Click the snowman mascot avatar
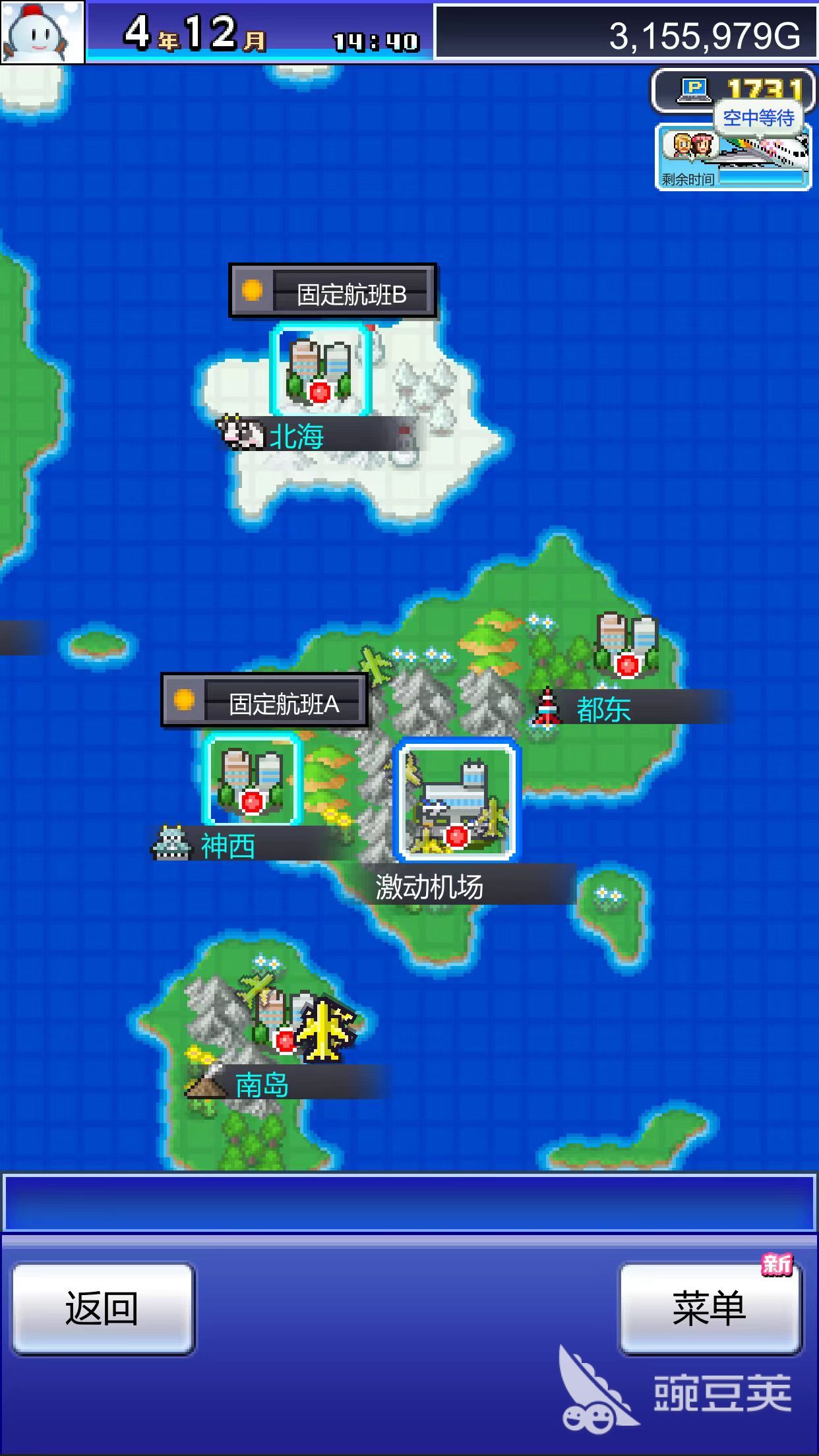The height and width of the screenshot is (1456, 819). click(42, 32)
